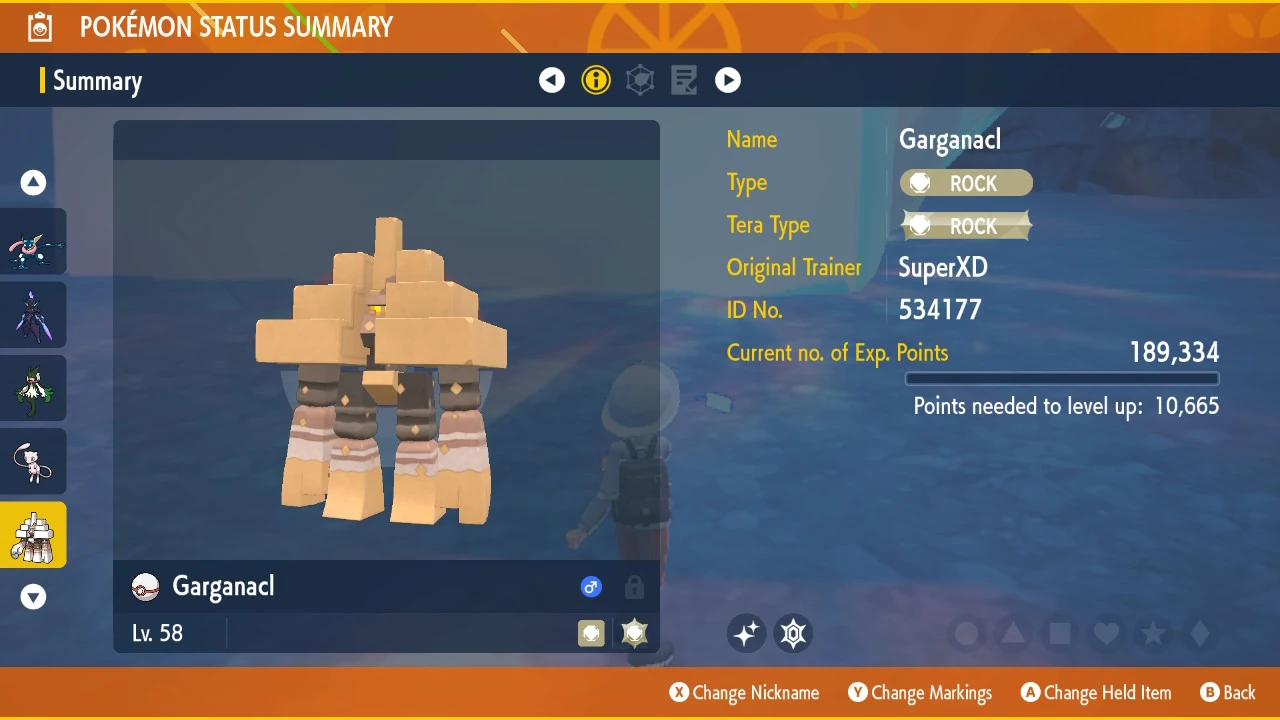1280x720 pixels.
Task: Open the status summary info page
Action: point(596,80)
